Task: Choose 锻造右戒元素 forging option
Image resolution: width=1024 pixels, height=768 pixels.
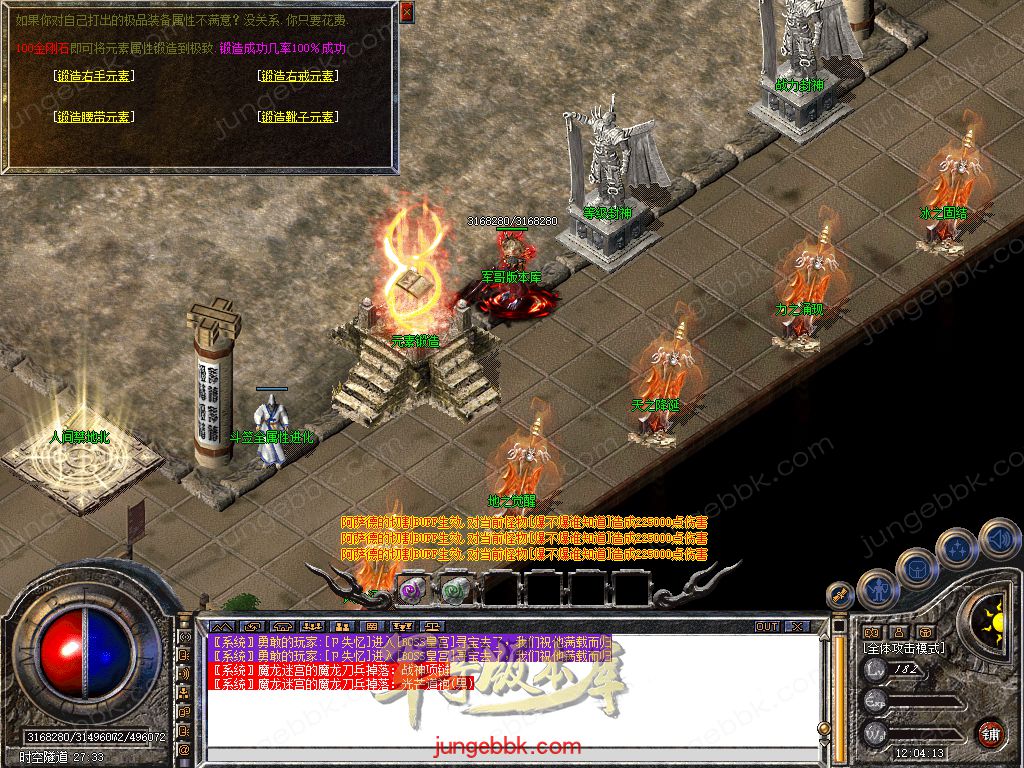Action: click(297, 75)
